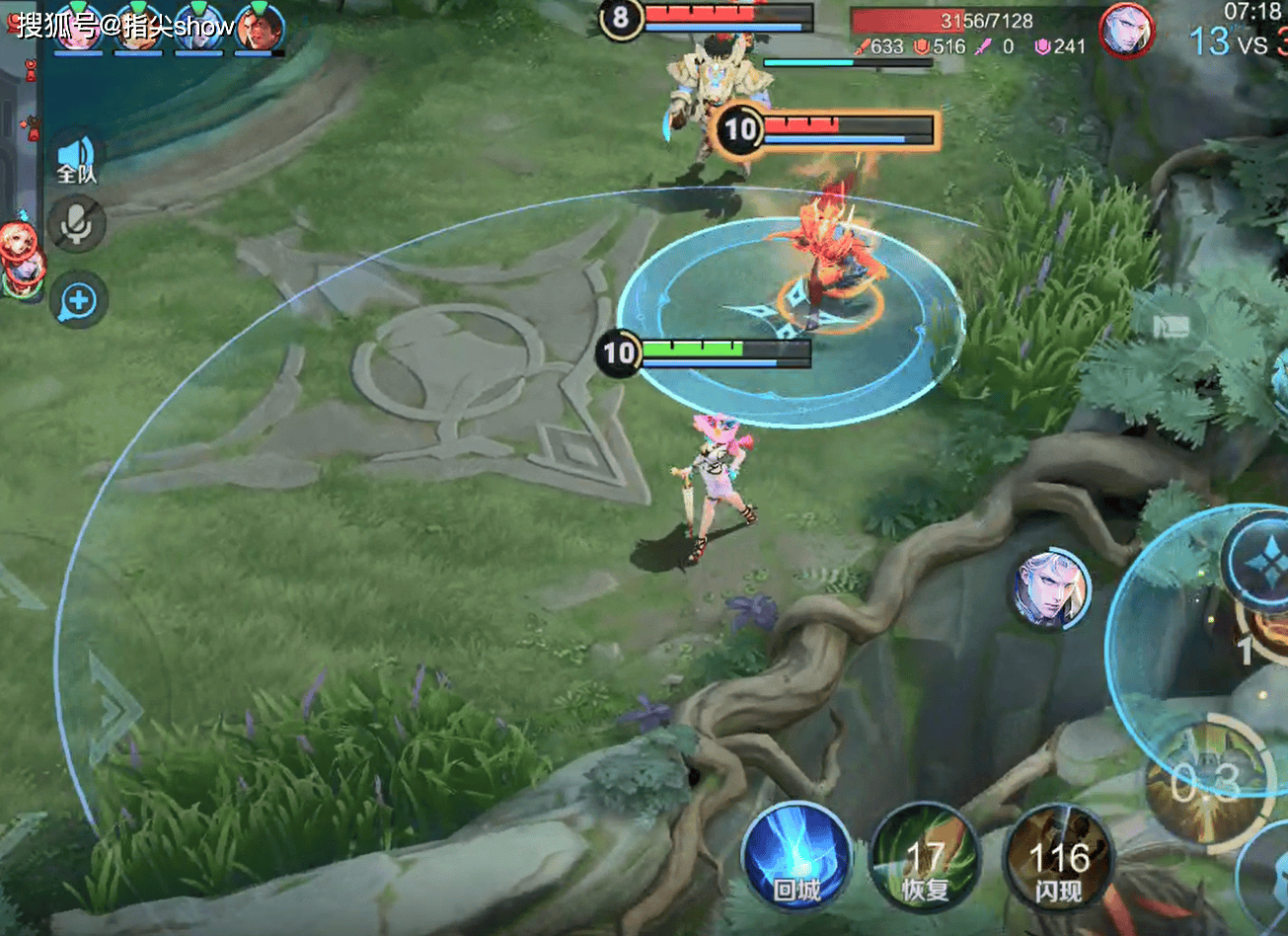Open the quick chat plus bubble
The height and width of the screenshot is (936, 1288).
(x=78, y=300)
